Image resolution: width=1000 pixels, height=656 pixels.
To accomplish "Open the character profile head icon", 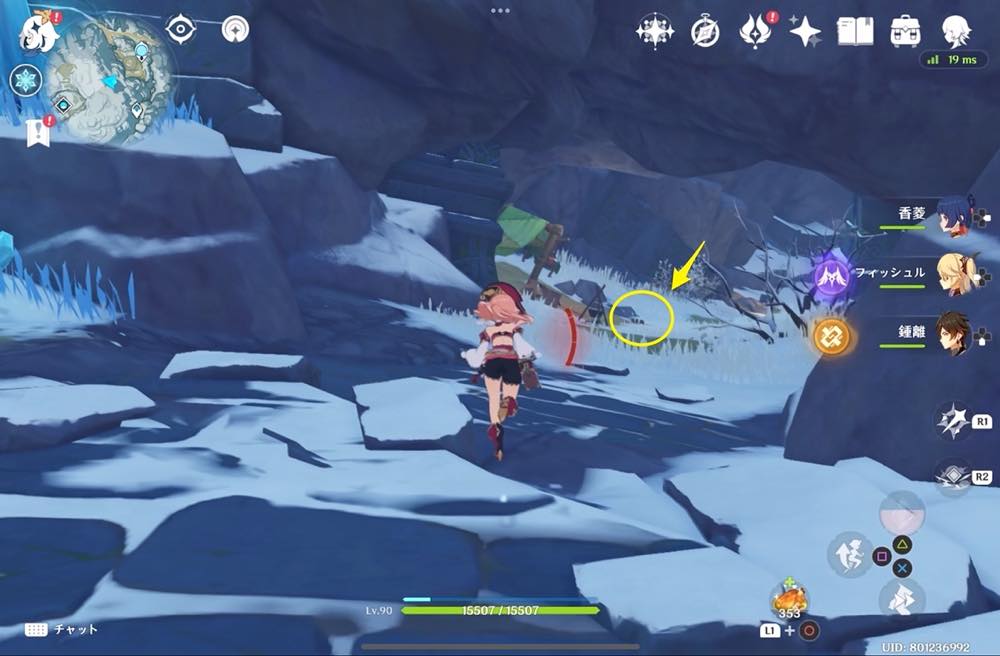I will point(958,31).
